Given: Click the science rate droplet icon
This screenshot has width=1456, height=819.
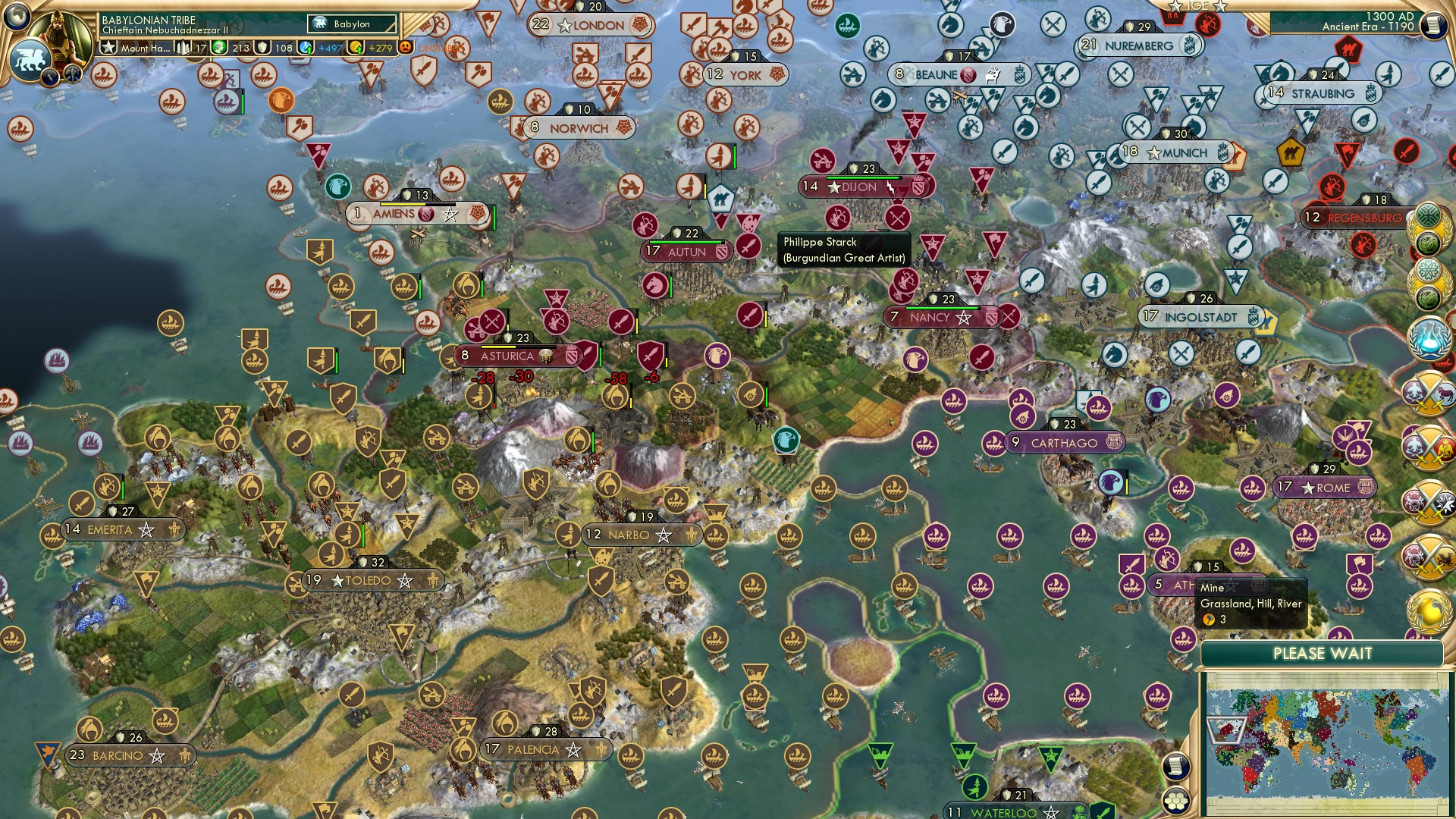Looking at the screenshot, I should (304, 49).
